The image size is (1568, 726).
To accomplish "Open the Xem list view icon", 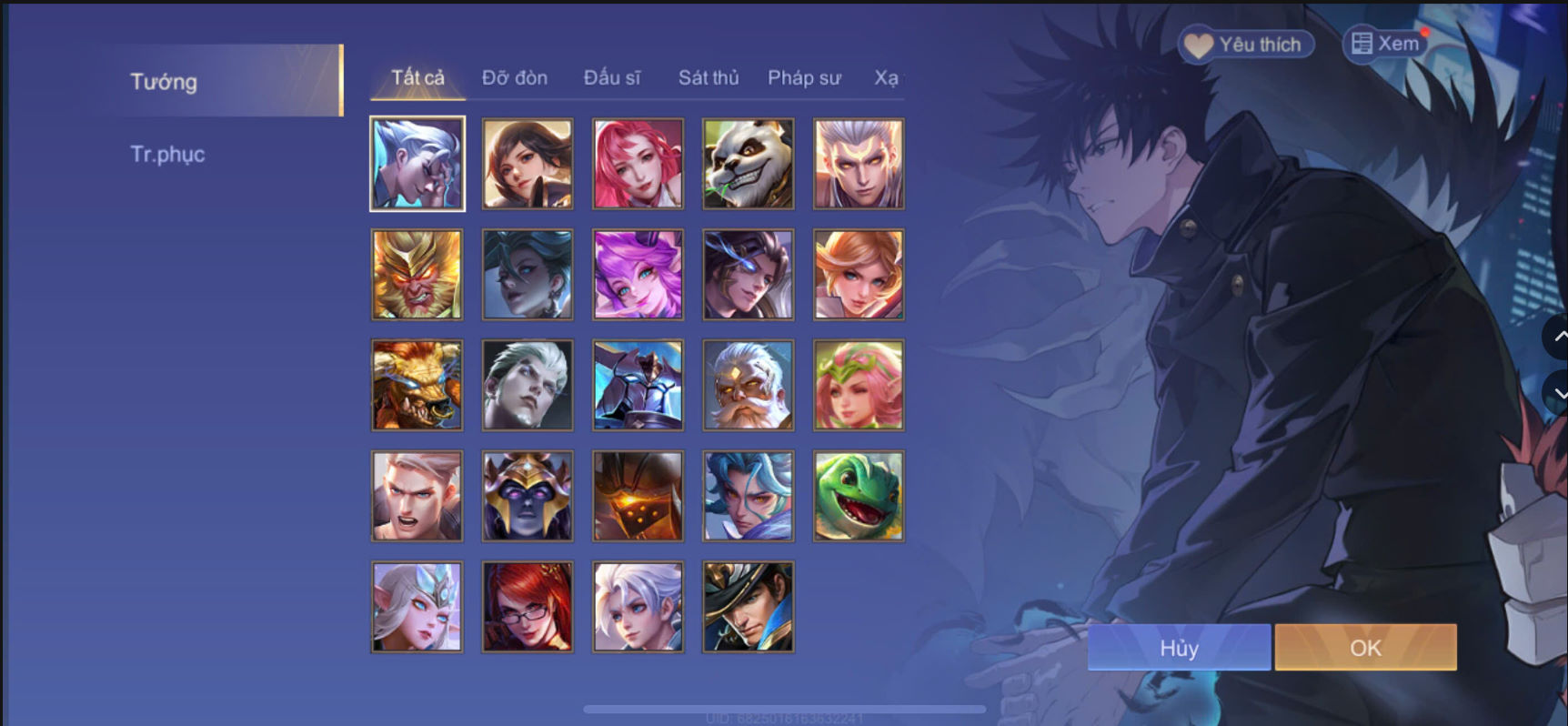I will pos(1362,43).
